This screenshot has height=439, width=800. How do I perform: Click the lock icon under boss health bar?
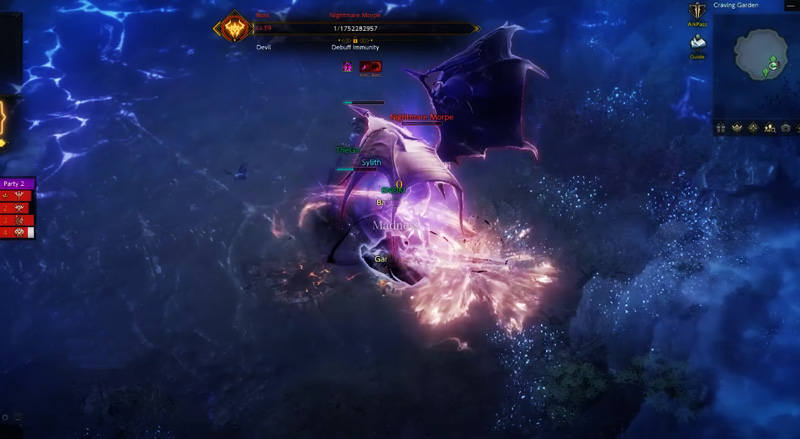[355, 41]
